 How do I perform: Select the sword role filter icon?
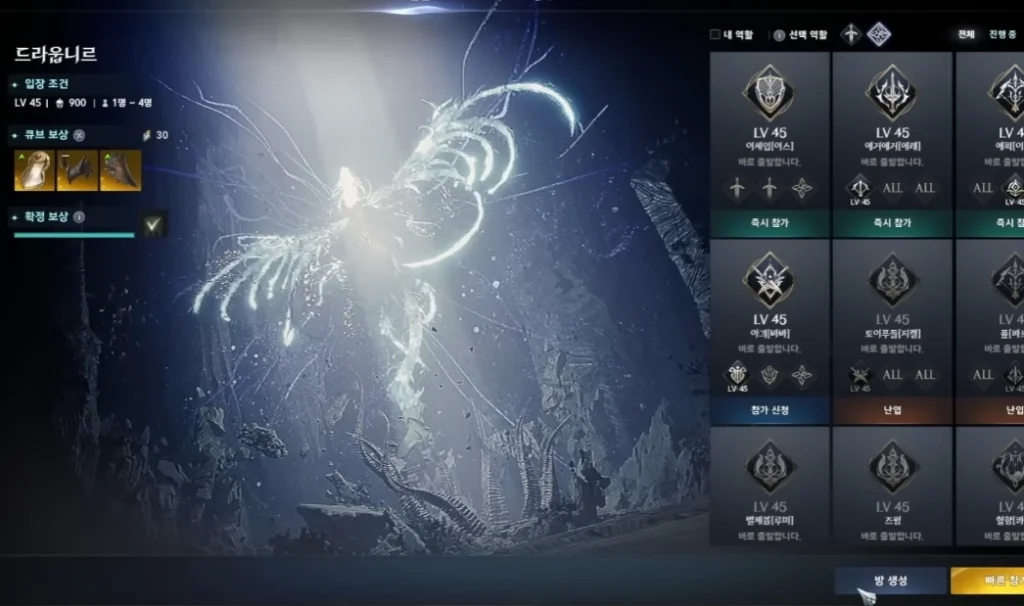pos(851,34)
